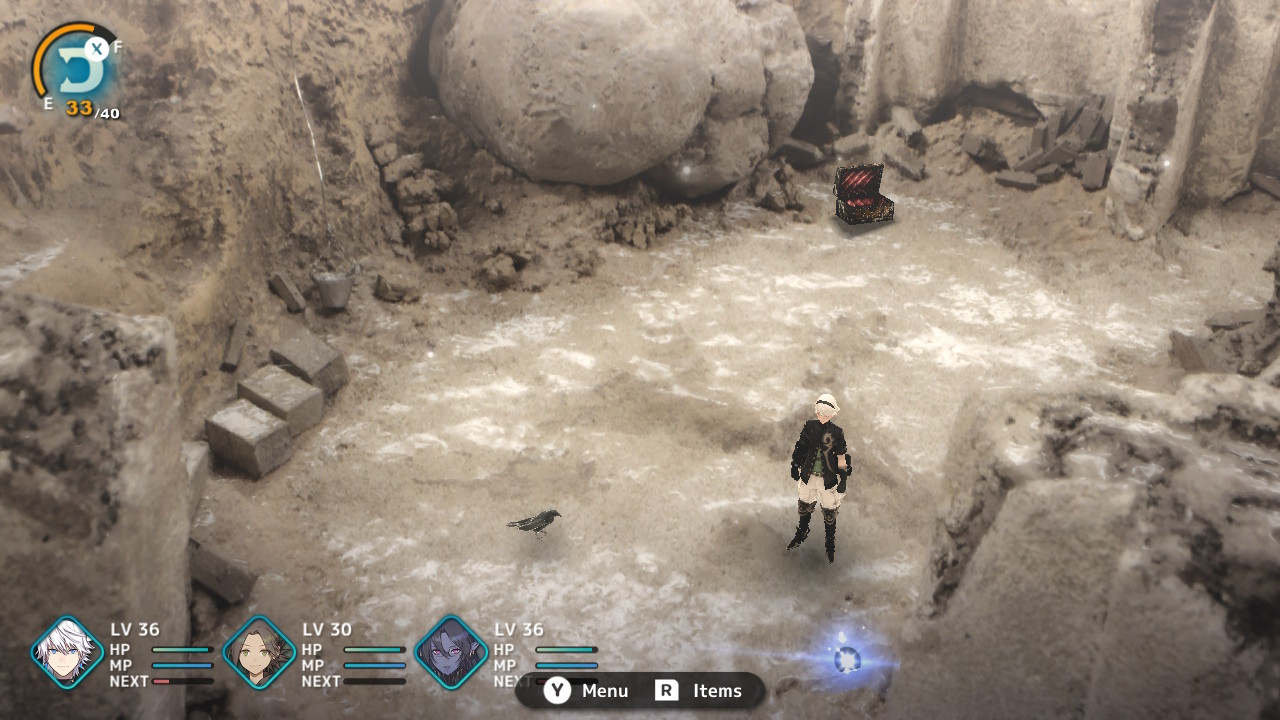Click the circular gauge showing 33/40
Screen dimensions: 1280x720
click(x=77, y=70)
